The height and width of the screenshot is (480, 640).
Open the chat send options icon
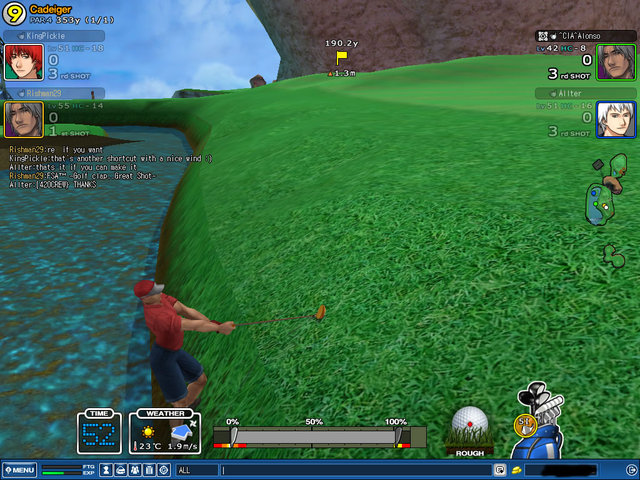pos(498,470)
